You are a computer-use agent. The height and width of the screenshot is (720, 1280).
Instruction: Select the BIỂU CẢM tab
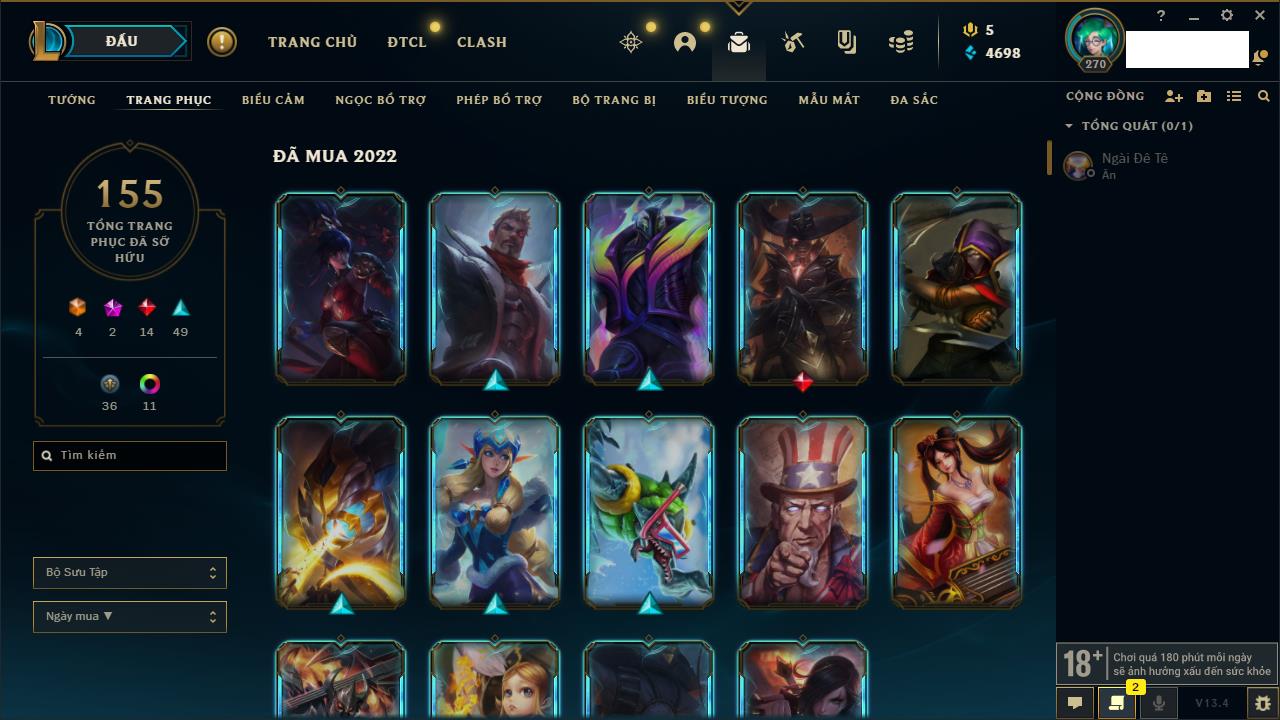pos(273,100)
